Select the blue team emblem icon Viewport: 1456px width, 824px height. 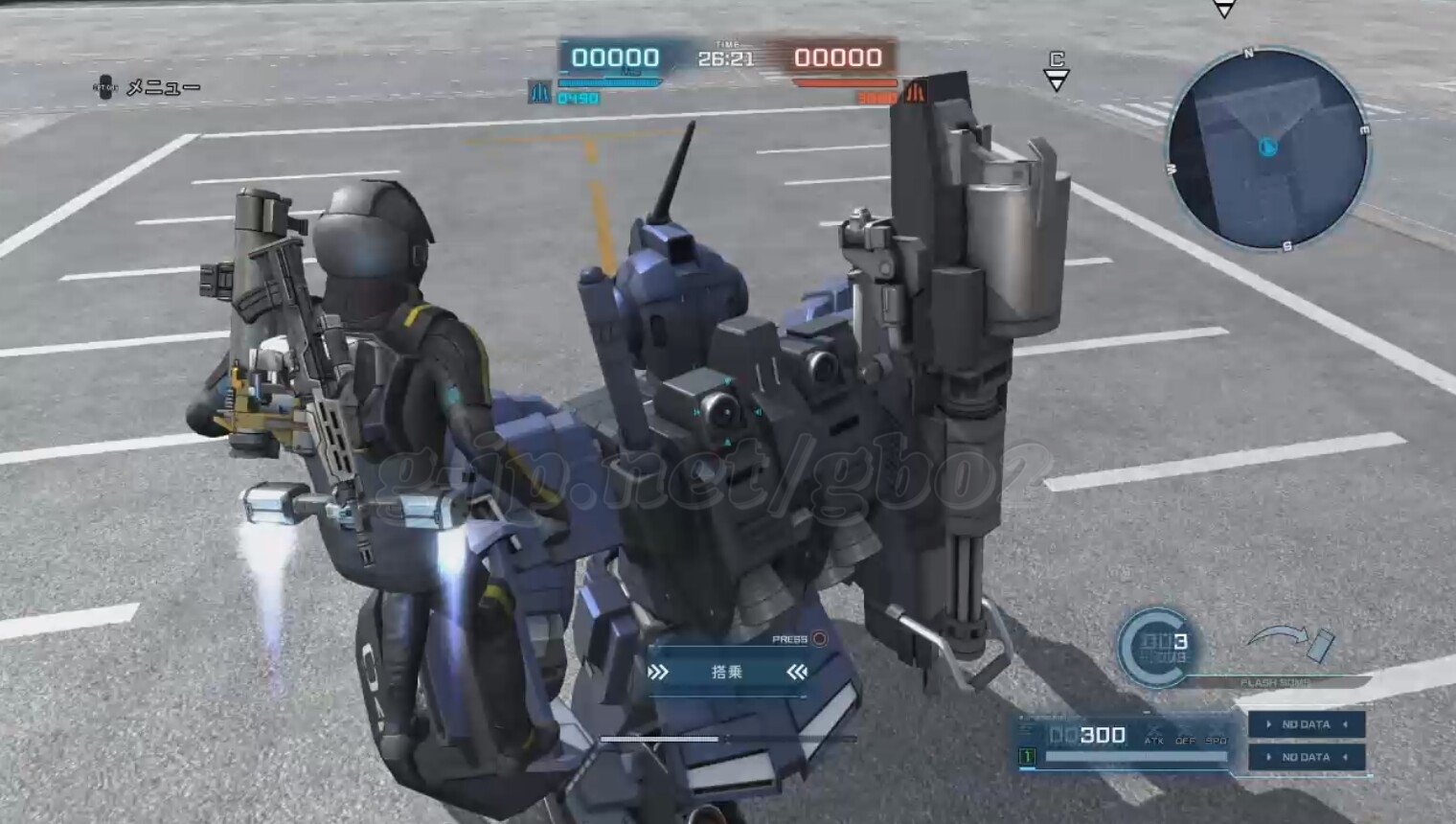coord(539,93)
